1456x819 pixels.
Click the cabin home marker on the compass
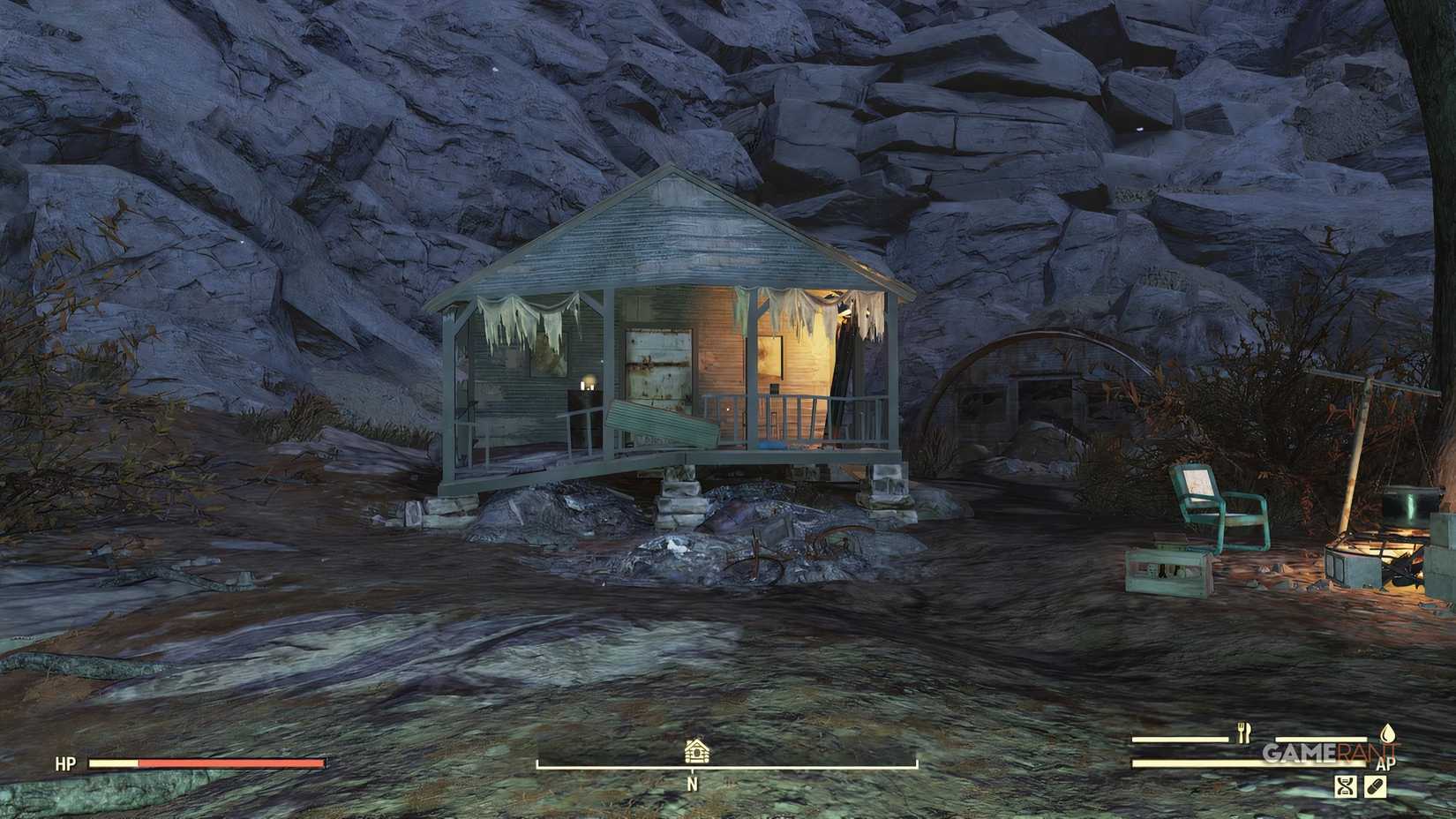pos(696,752)
